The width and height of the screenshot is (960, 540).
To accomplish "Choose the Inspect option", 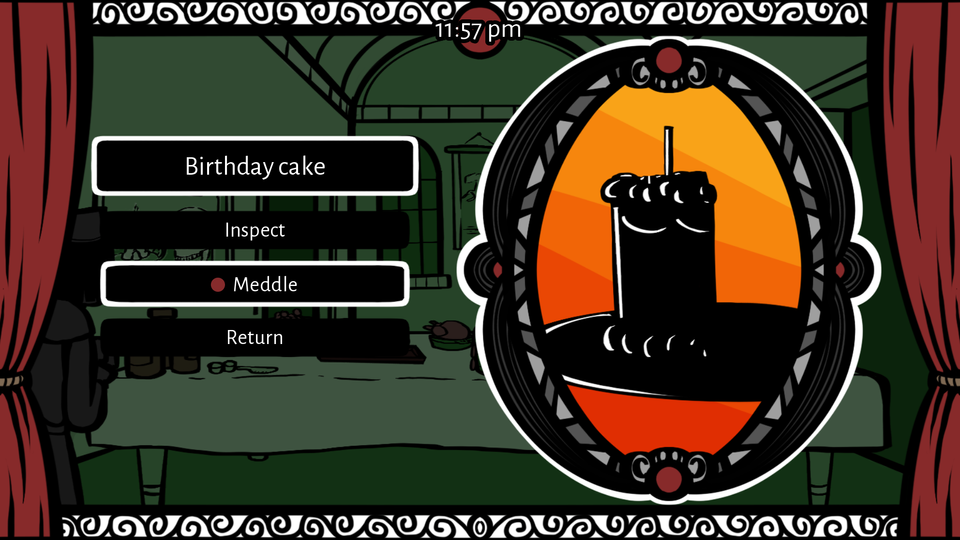I will 255,230.
